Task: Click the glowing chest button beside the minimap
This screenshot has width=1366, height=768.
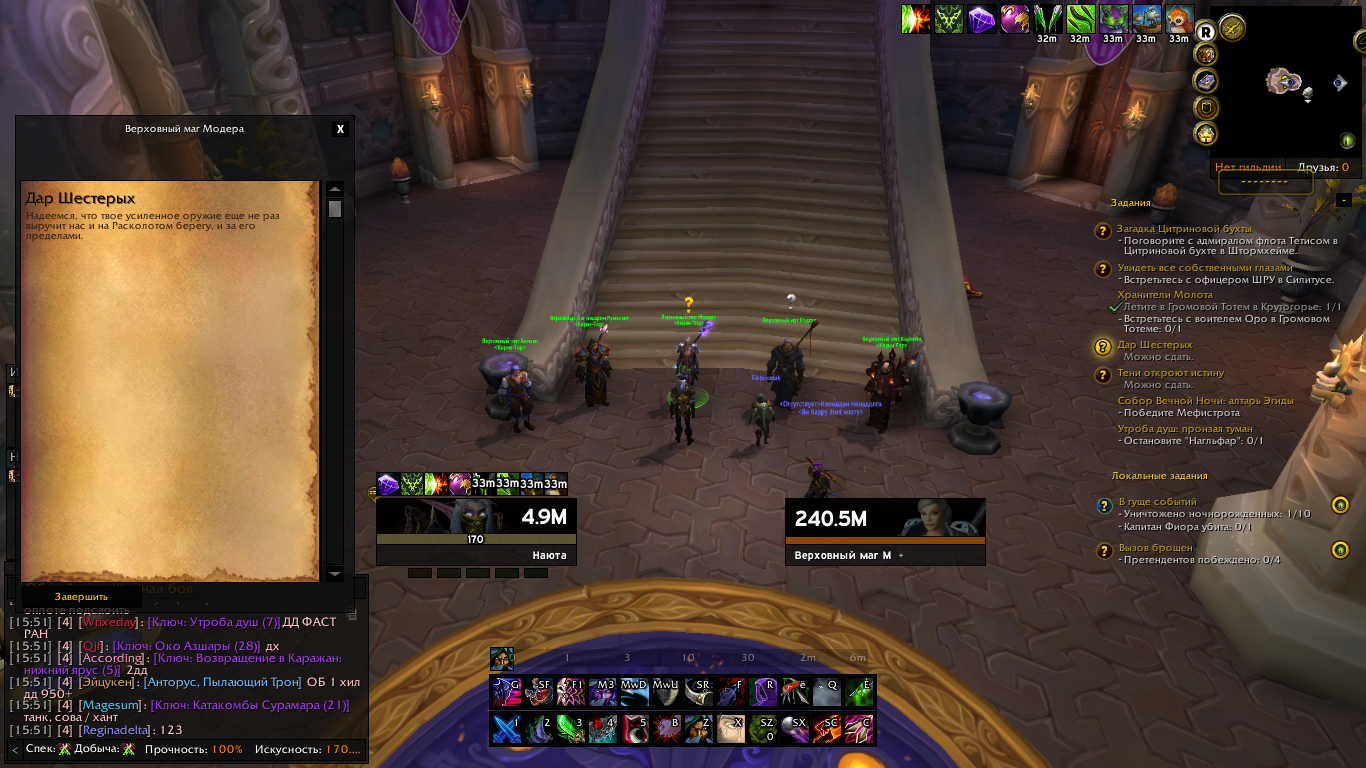Action: click(1207, 133)
